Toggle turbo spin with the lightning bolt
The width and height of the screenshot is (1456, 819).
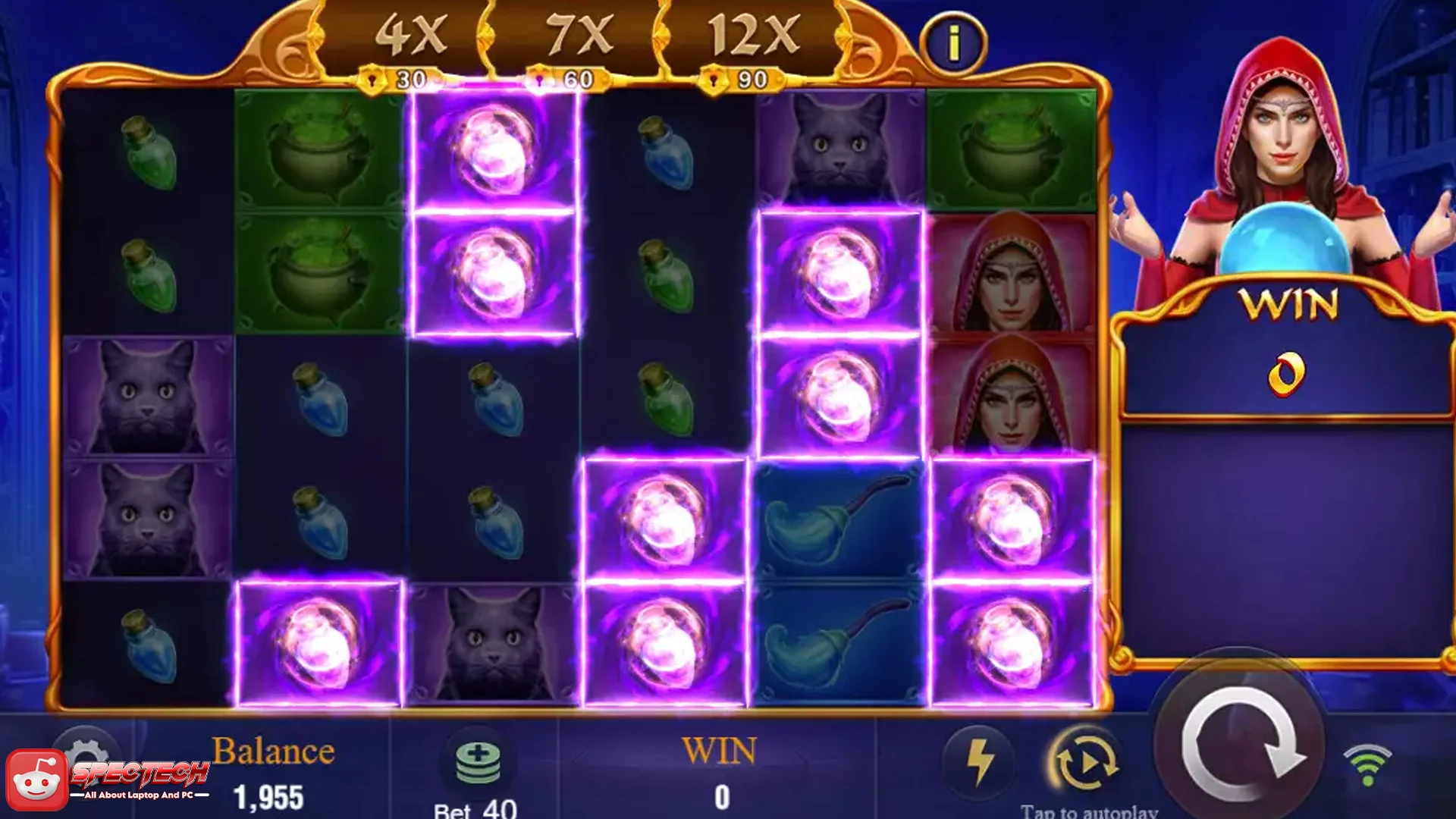coord(979,761)
